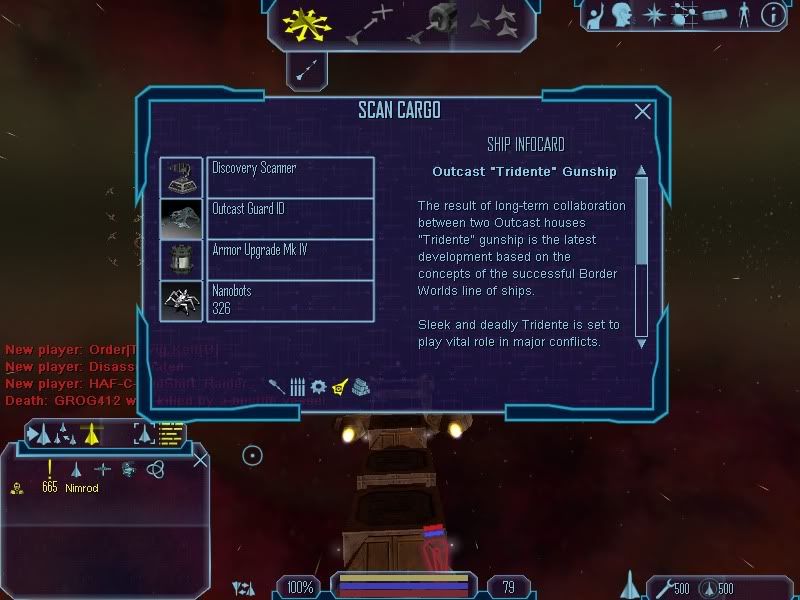
Task: Open the yellow list lines target icon
Action: point(172,434)
